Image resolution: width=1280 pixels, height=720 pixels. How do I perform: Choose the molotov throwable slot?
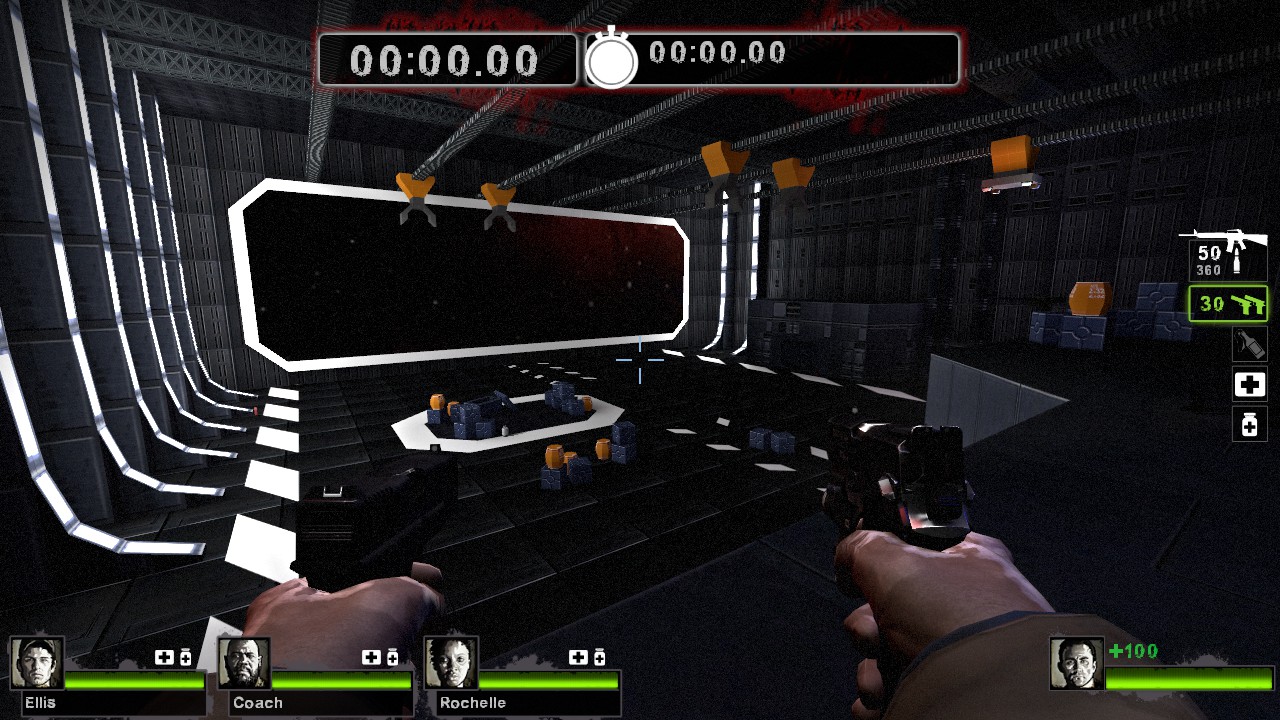[1249, 345]
